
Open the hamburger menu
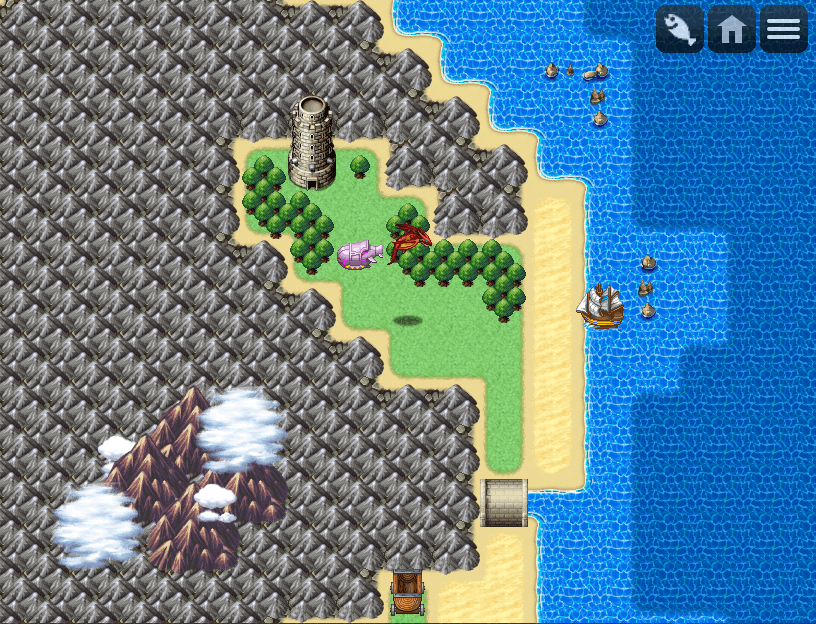pyautogui.click(x=784, y=29)
